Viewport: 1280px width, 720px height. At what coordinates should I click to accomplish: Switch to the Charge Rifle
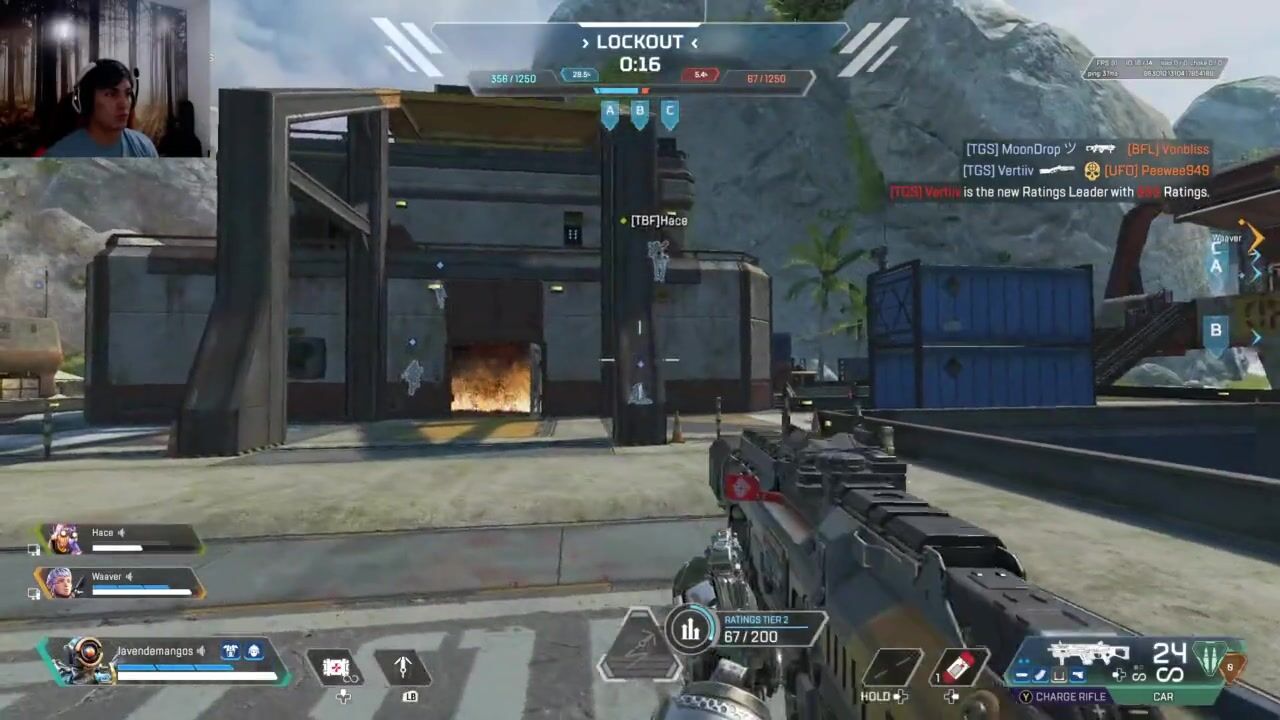pyautogui.click(x=1064, y=697)
